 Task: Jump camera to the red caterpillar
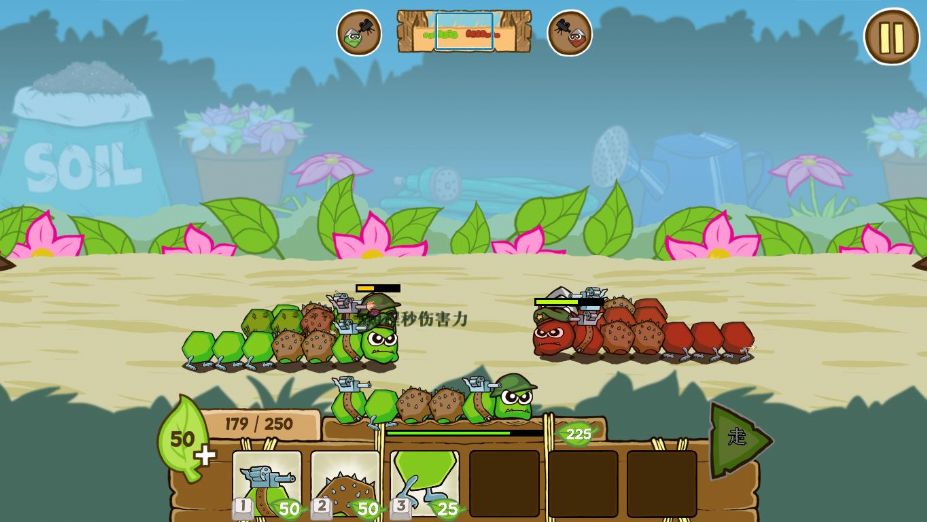tap(570, 33)
